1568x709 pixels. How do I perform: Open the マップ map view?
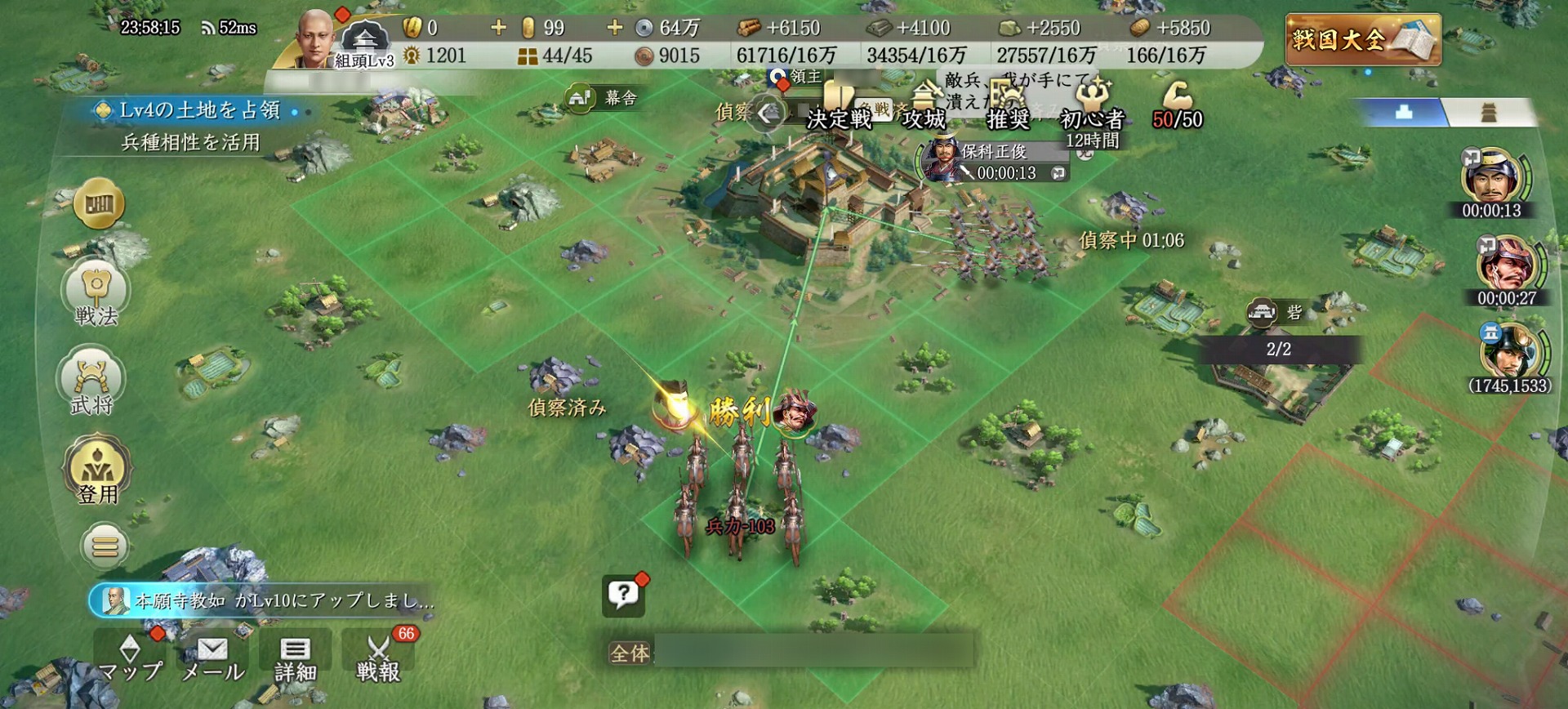pos(130,658)
